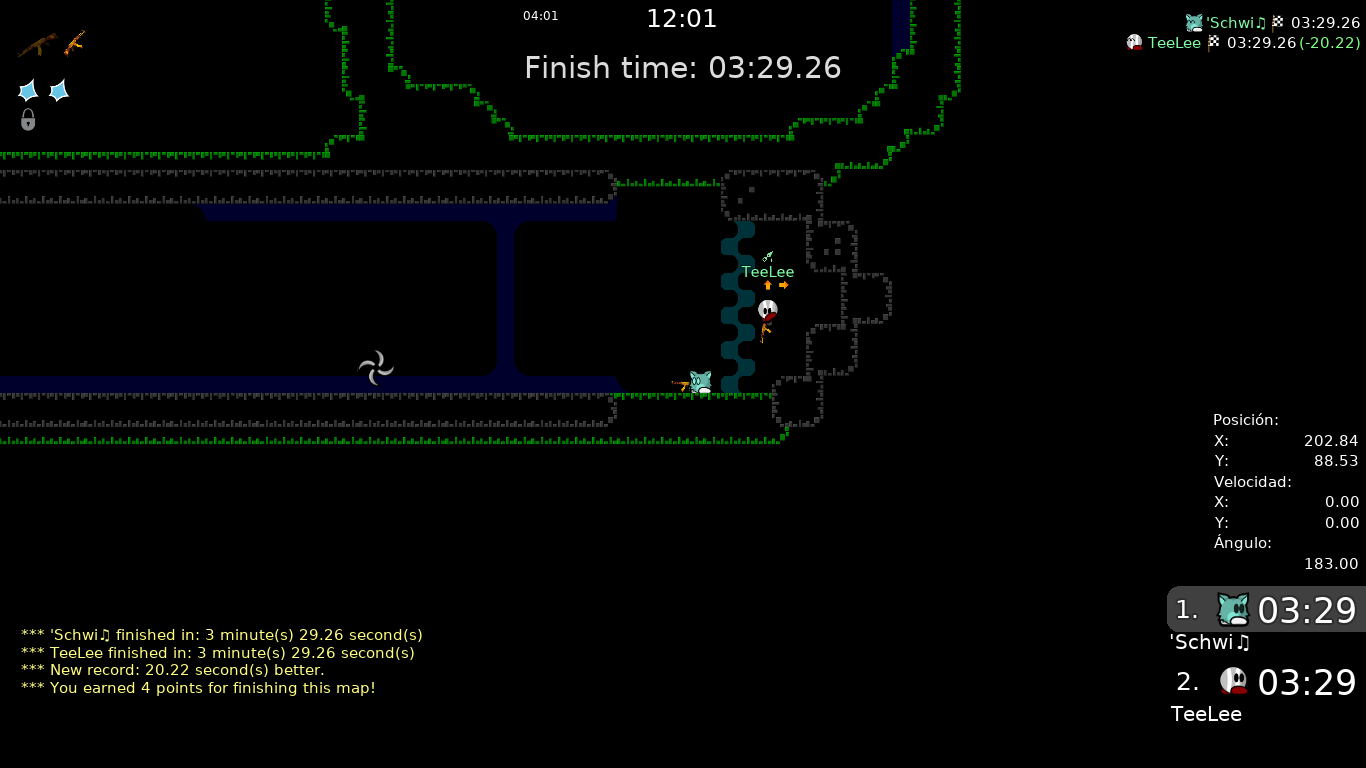Screen dimensions: 1366x768
Task: Click the grey padlock team-lock icon
Action: point(28,120)
